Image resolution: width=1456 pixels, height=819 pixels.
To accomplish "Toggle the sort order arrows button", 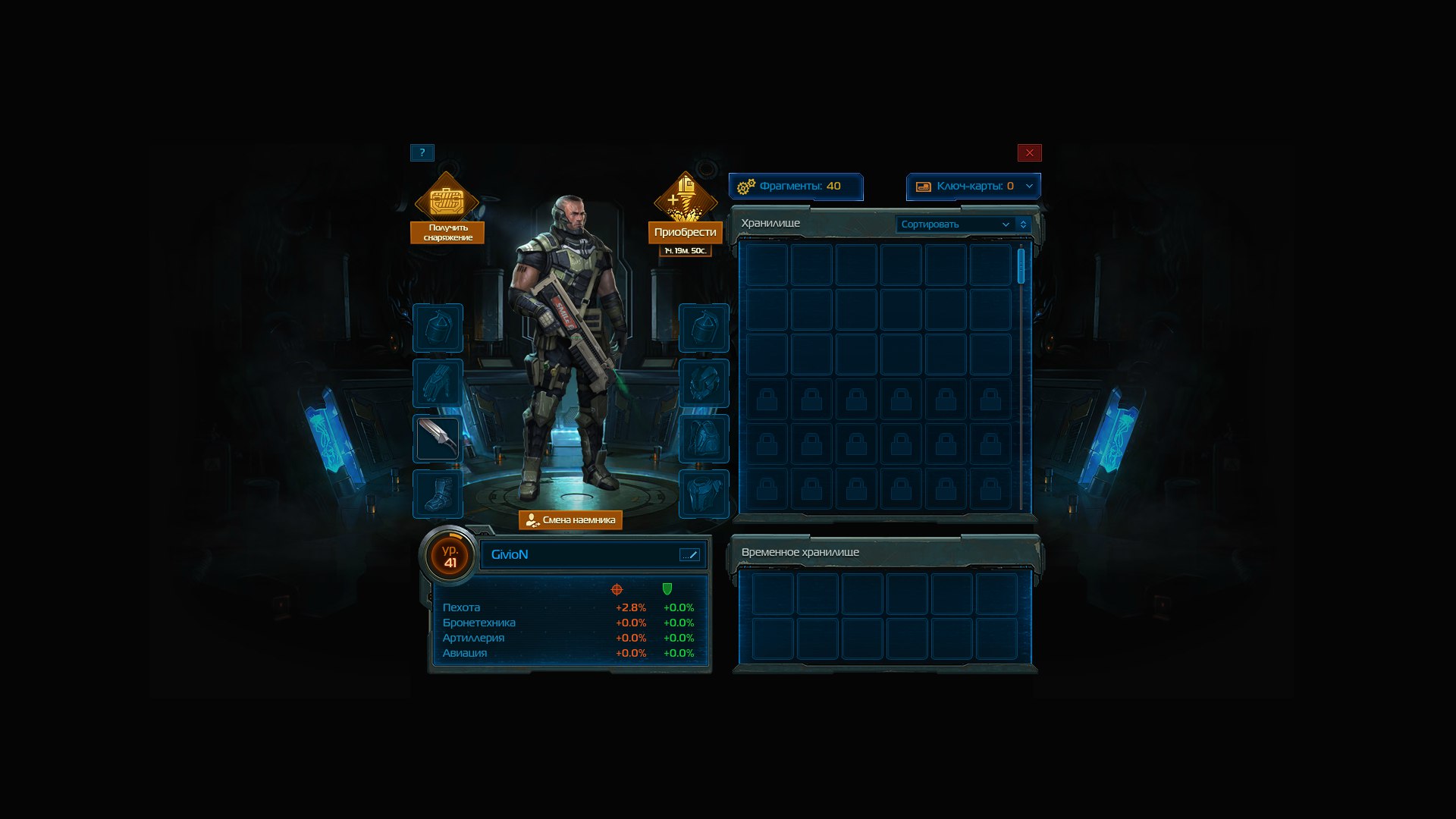I will pyautogui.click(x=1023, y=224).
